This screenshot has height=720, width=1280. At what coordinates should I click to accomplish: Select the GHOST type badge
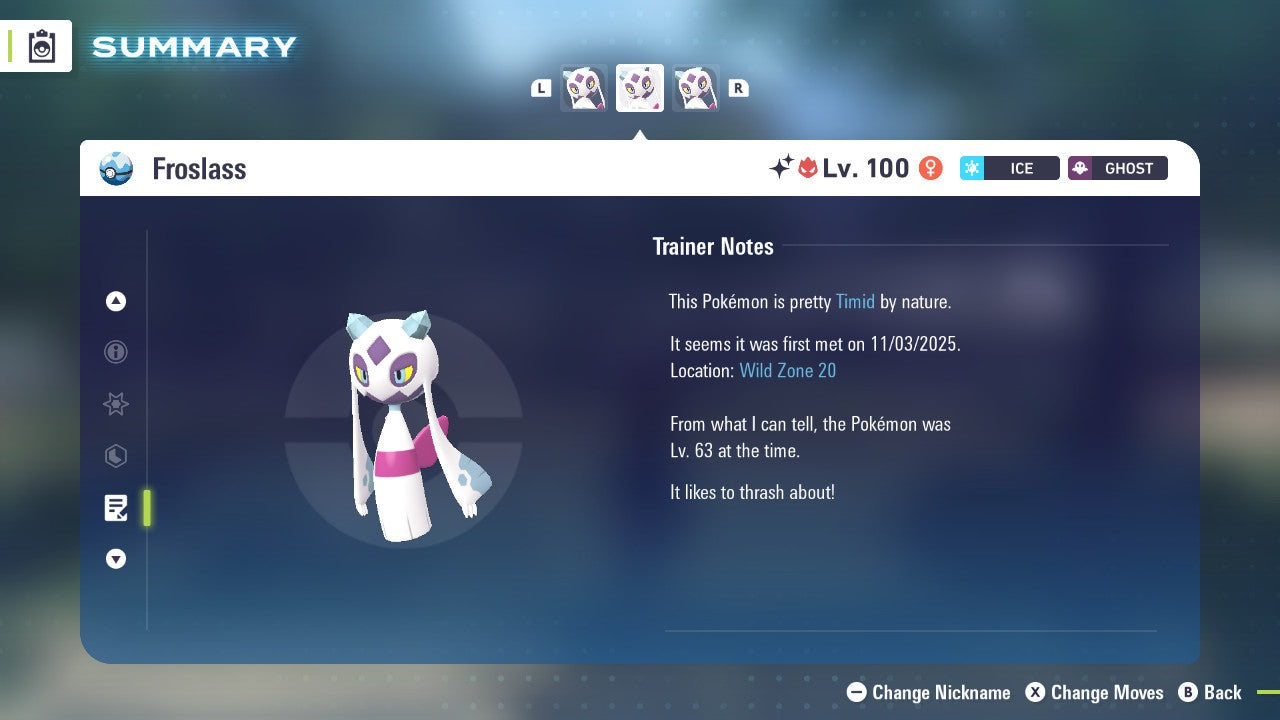point(1117,168)
